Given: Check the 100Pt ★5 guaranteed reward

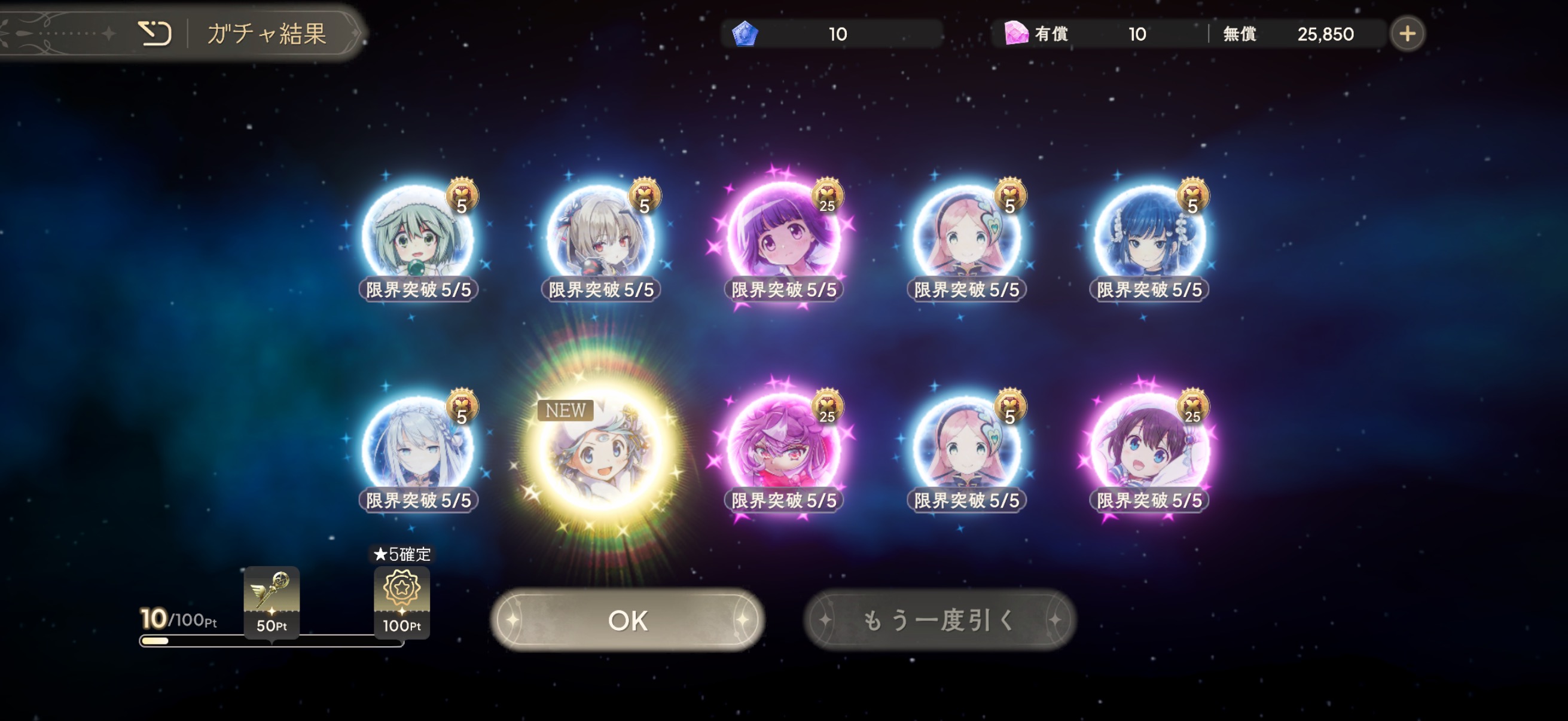Looking at the screenshot, I should [402, 601].
